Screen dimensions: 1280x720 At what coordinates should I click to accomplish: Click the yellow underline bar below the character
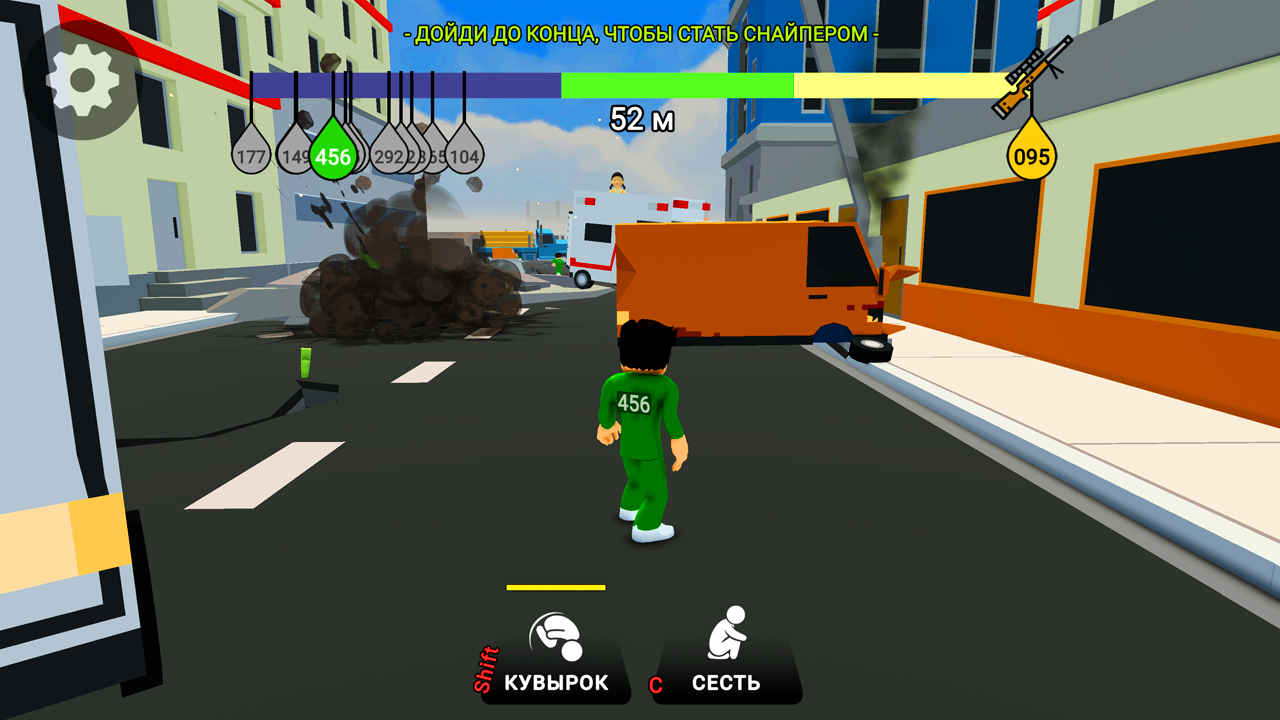pos(557,585)
